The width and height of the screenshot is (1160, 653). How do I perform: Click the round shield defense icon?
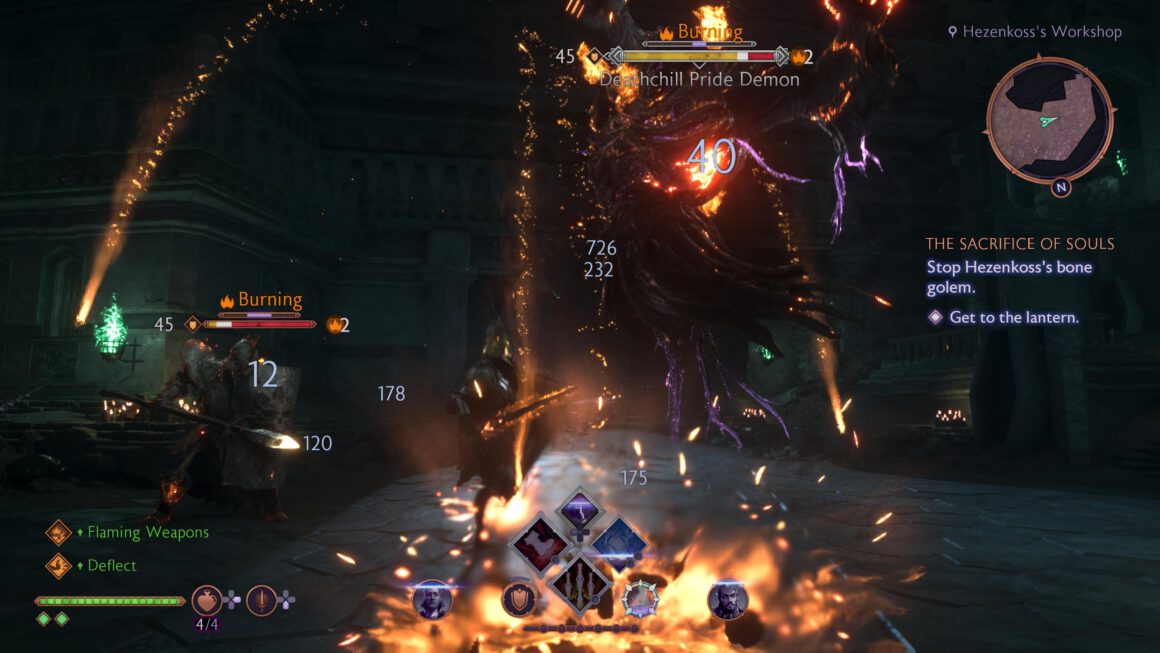click(518, 598)
